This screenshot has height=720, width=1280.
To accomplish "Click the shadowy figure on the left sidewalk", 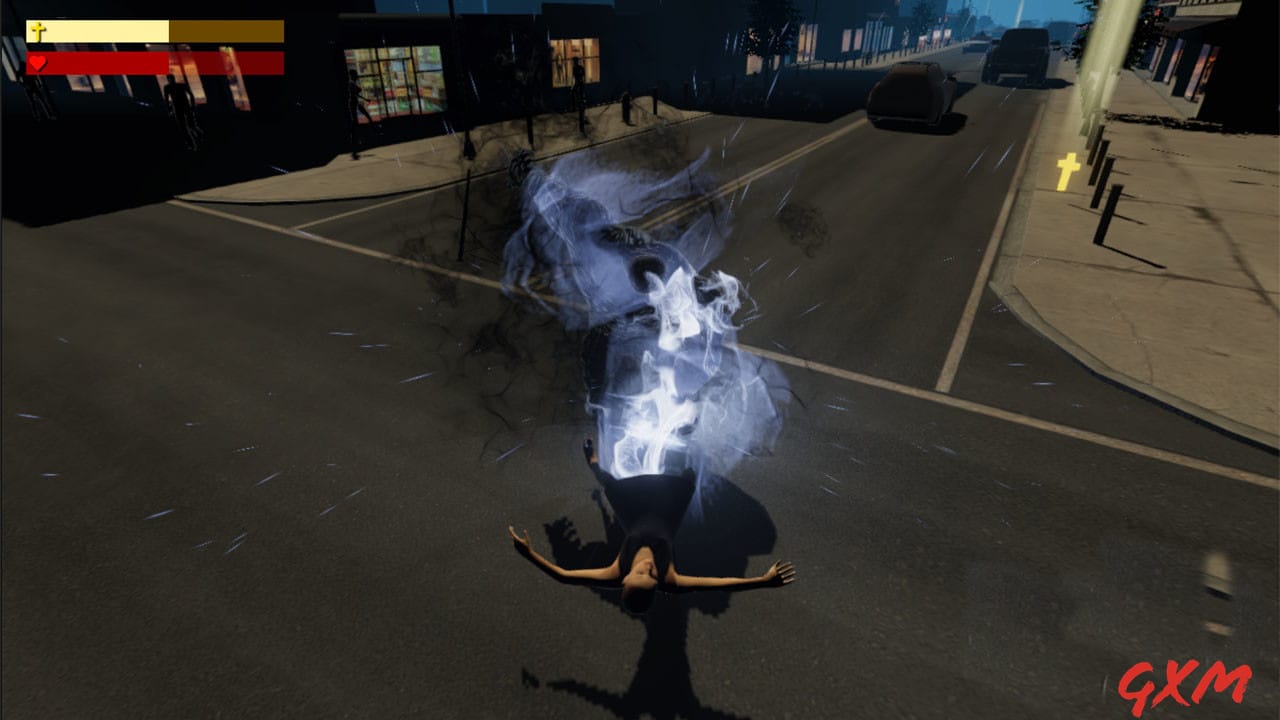I will [x=182, y=95].
